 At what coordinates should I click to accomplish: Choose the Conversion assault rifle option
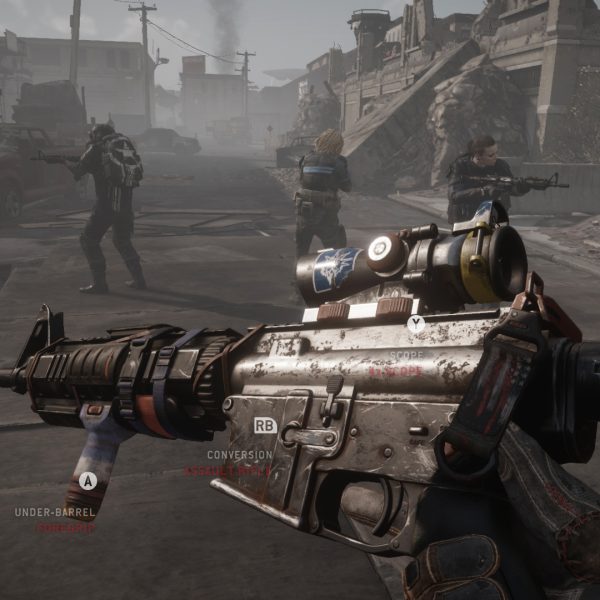tap(265, 426)
